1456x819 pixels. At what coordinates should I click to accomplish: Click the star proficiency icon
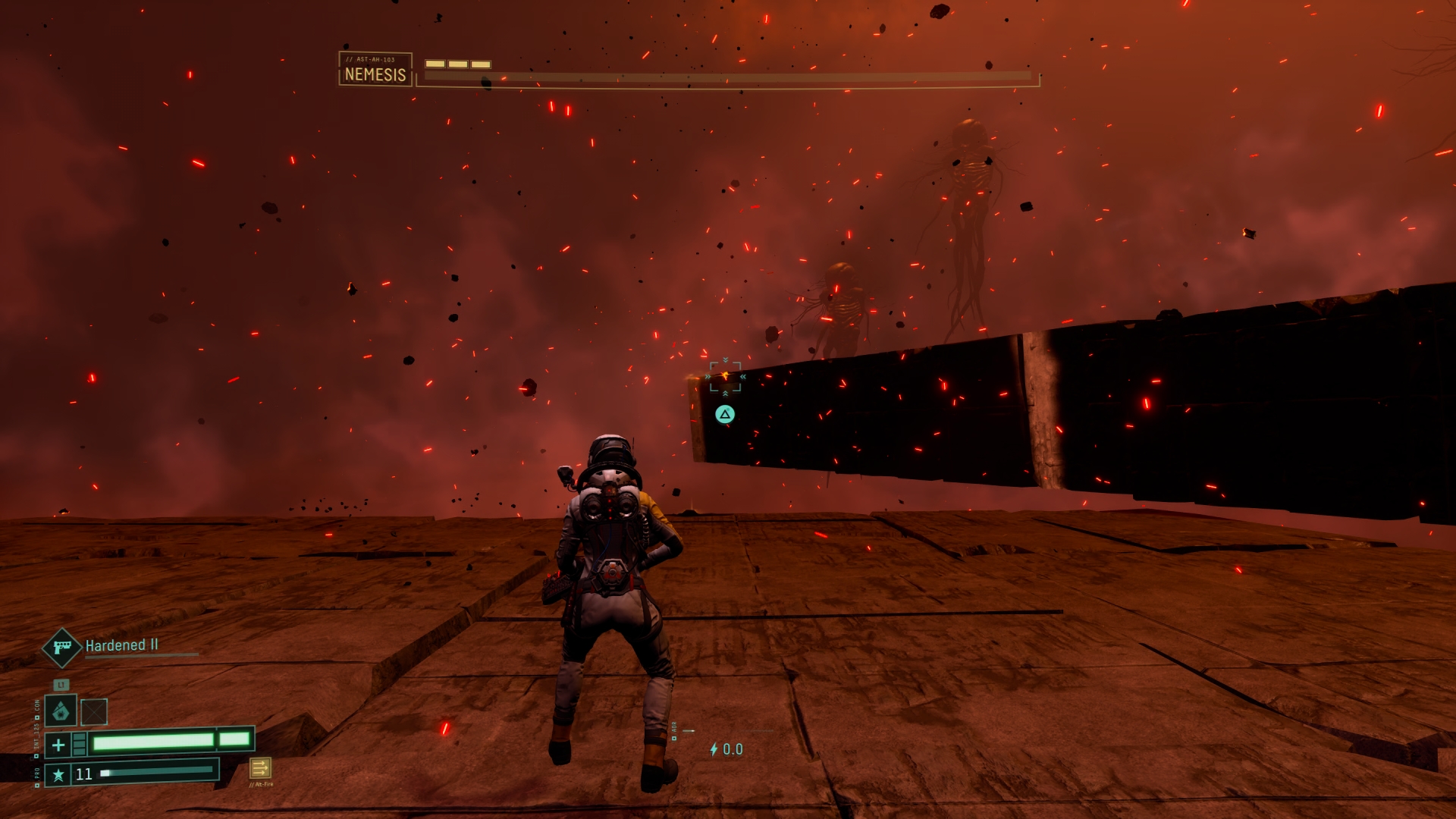coord(58,774)
